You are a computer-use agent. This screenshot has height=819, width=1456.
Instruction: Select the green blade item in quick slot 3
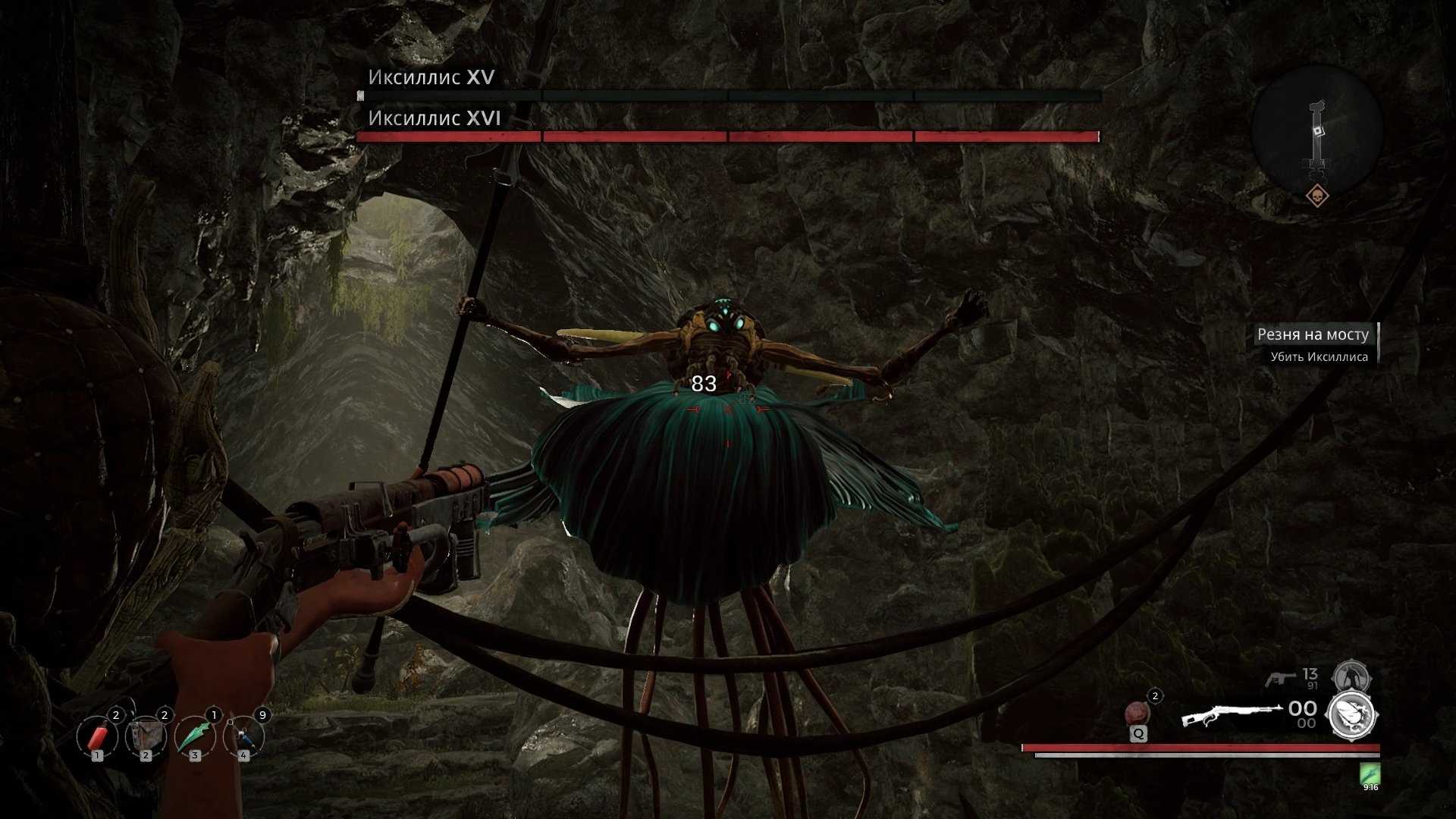[x=195, y=736]
